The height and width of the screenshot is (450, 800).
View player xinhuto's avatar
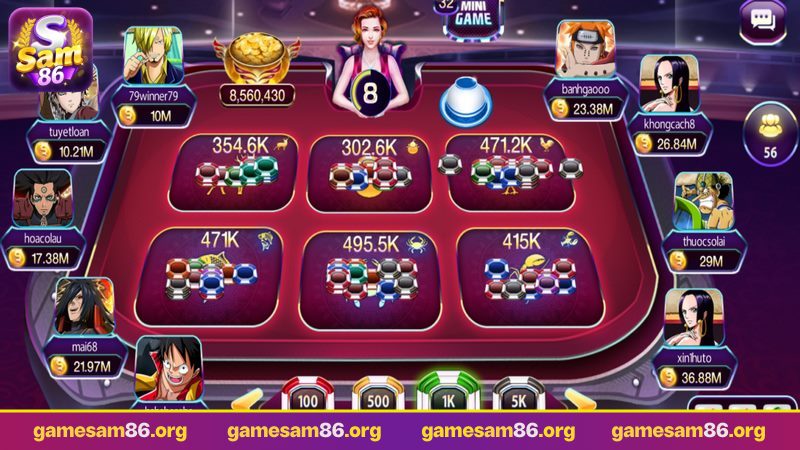click(x=693, y=316)
